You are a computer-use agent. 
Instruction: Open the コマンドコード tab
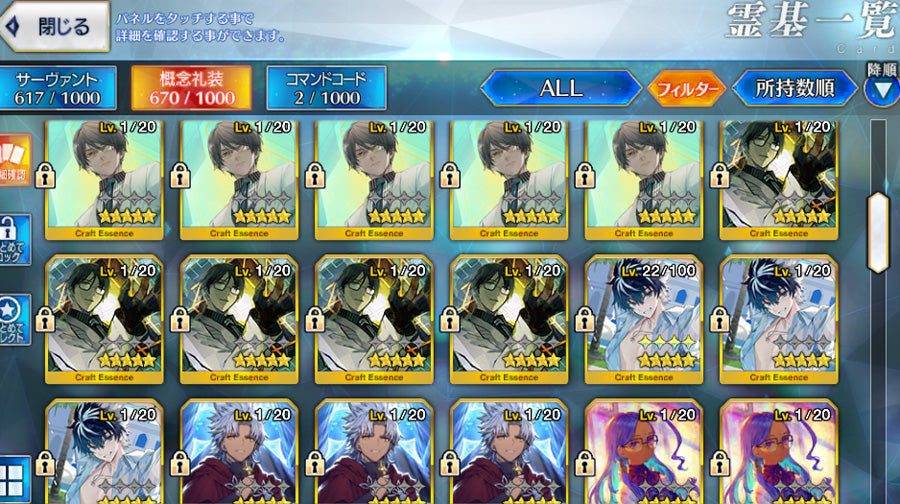326,88
